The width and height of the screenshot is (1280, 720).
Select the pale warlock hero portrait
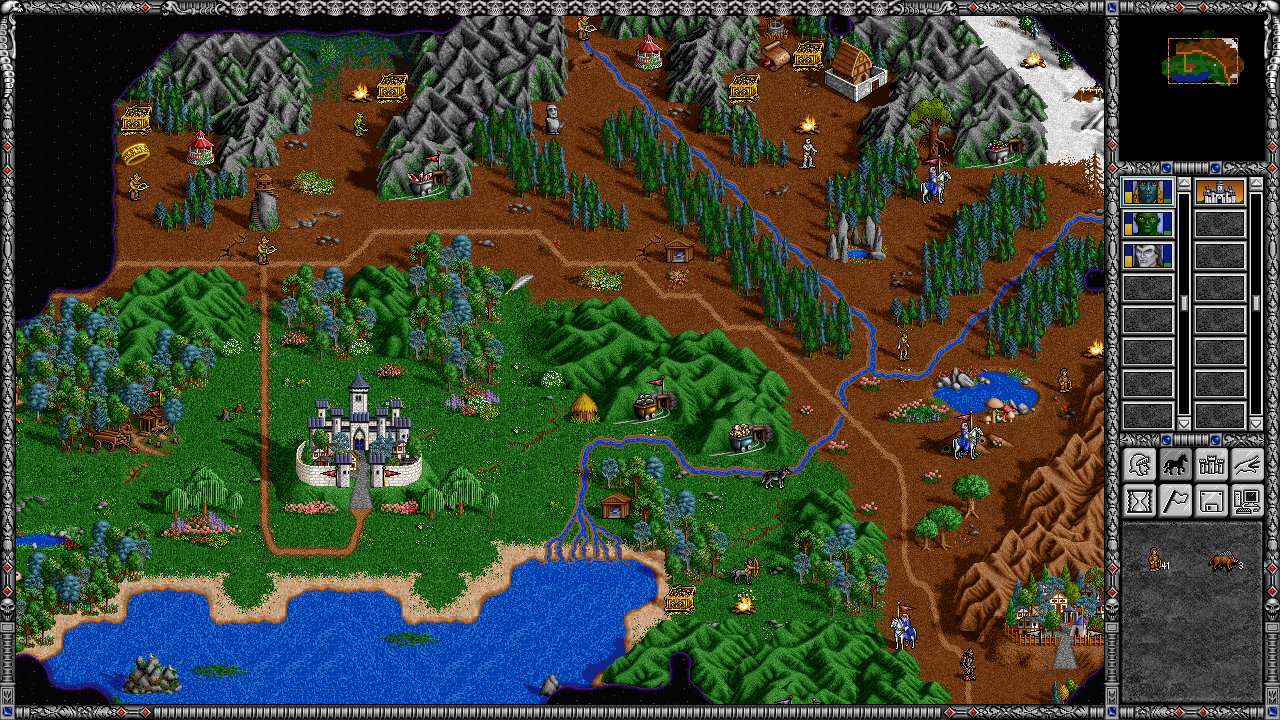click(x=1150, y=255)
